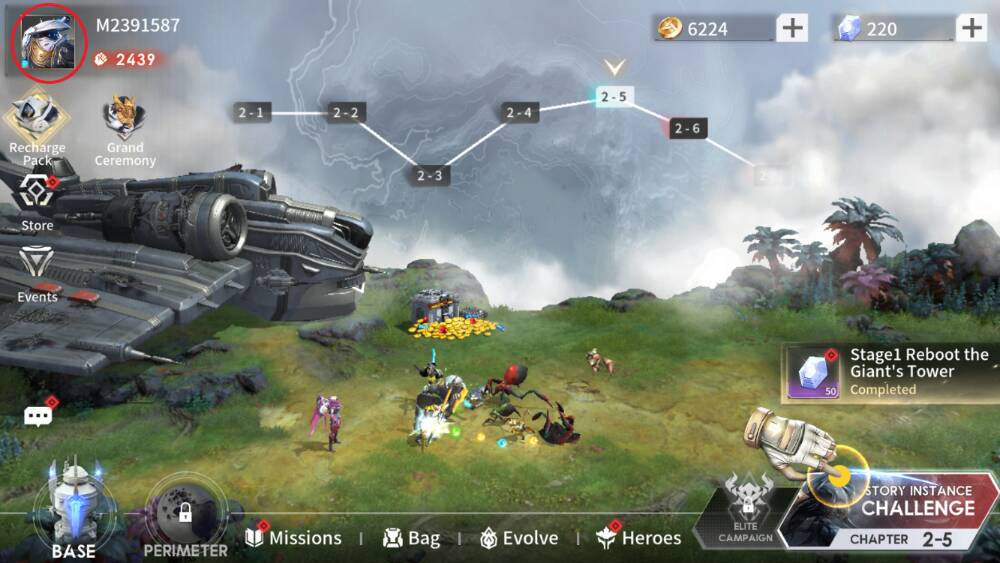The image size is (1000, 563).
Task: Add more gold coins with plus button
Action: point(792,28)
